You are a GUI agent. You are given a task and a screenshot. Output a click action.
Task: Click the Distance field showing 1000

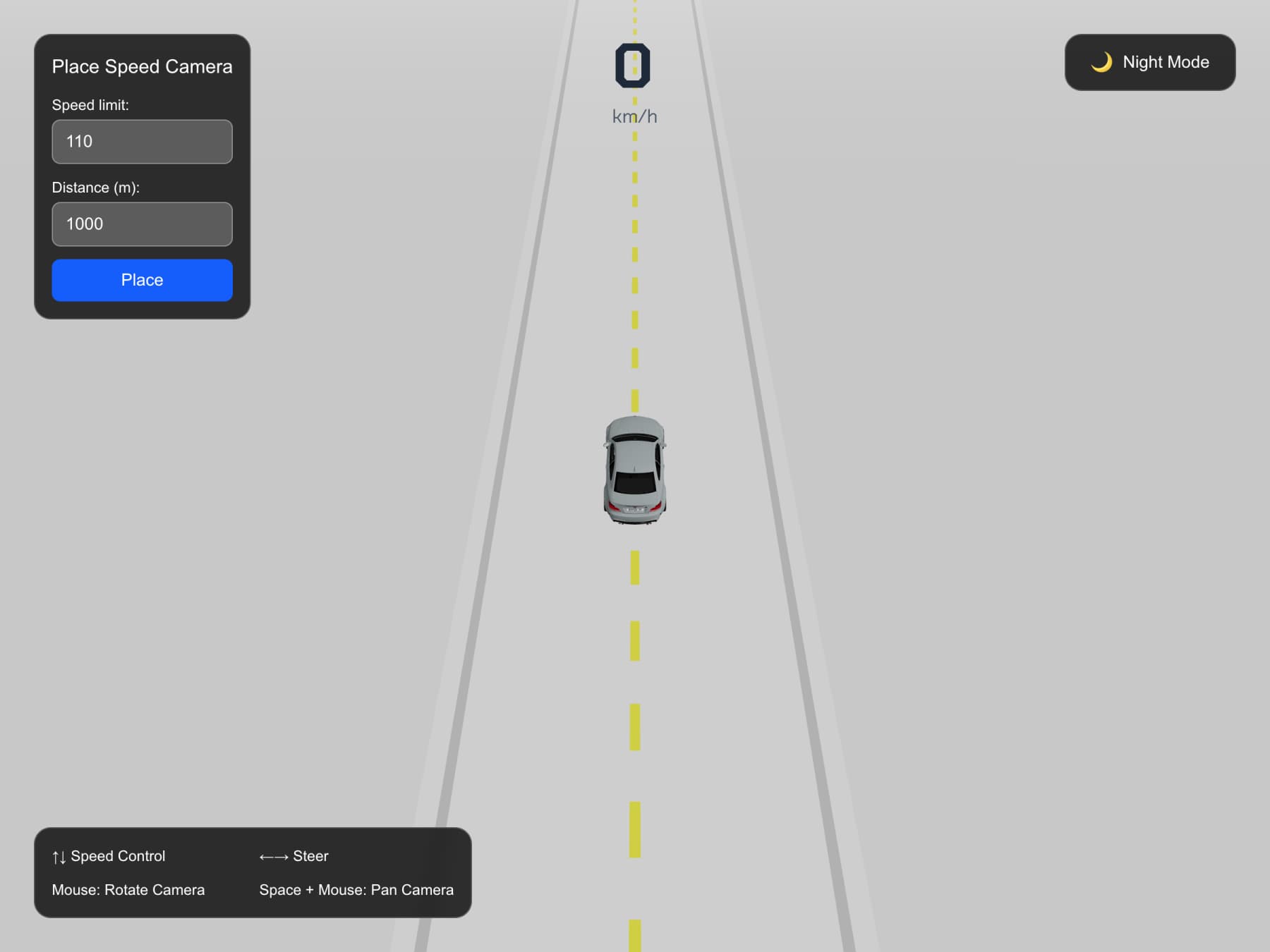pyautogui.click(x=142, y=224)
